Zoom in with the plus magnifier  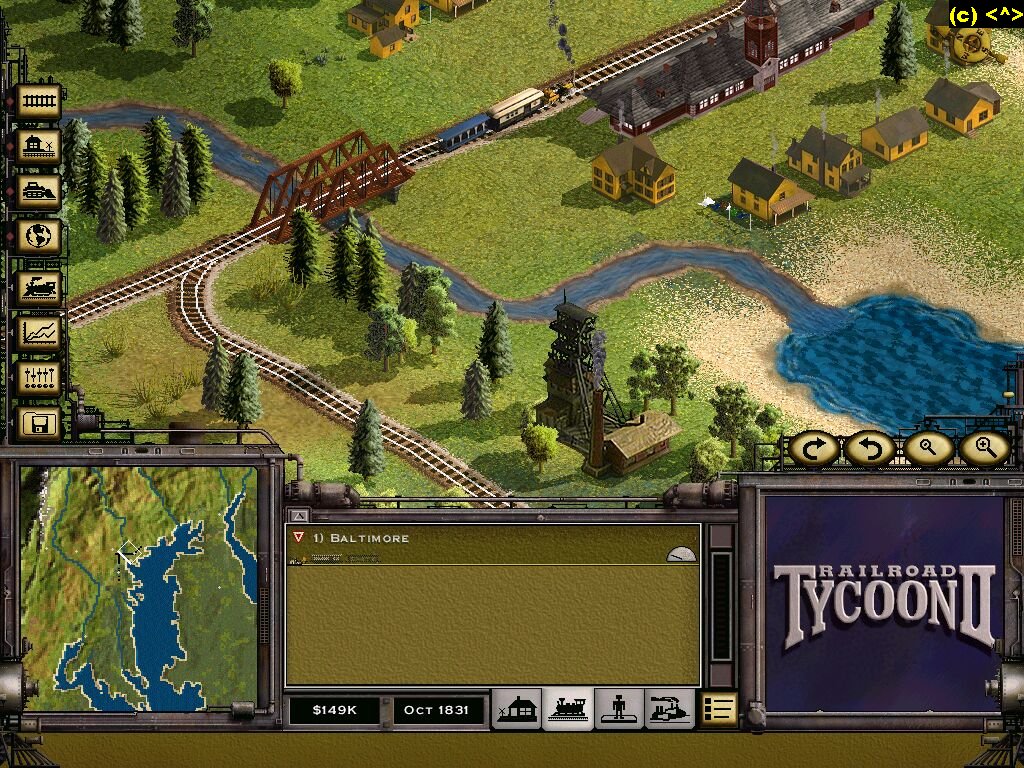(985, 449)
